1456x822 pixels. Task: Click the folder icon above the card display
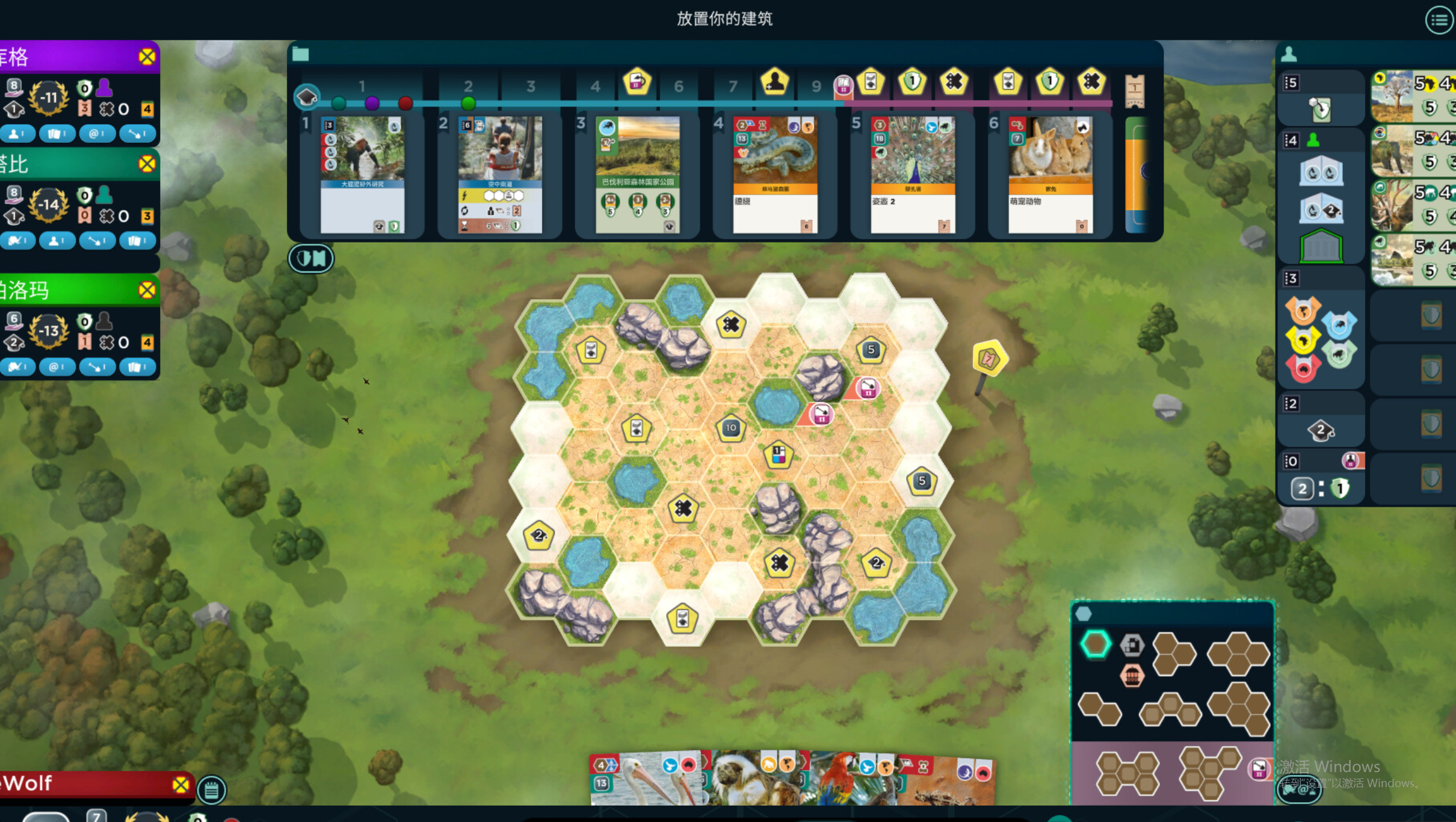(x=300, y=55)
